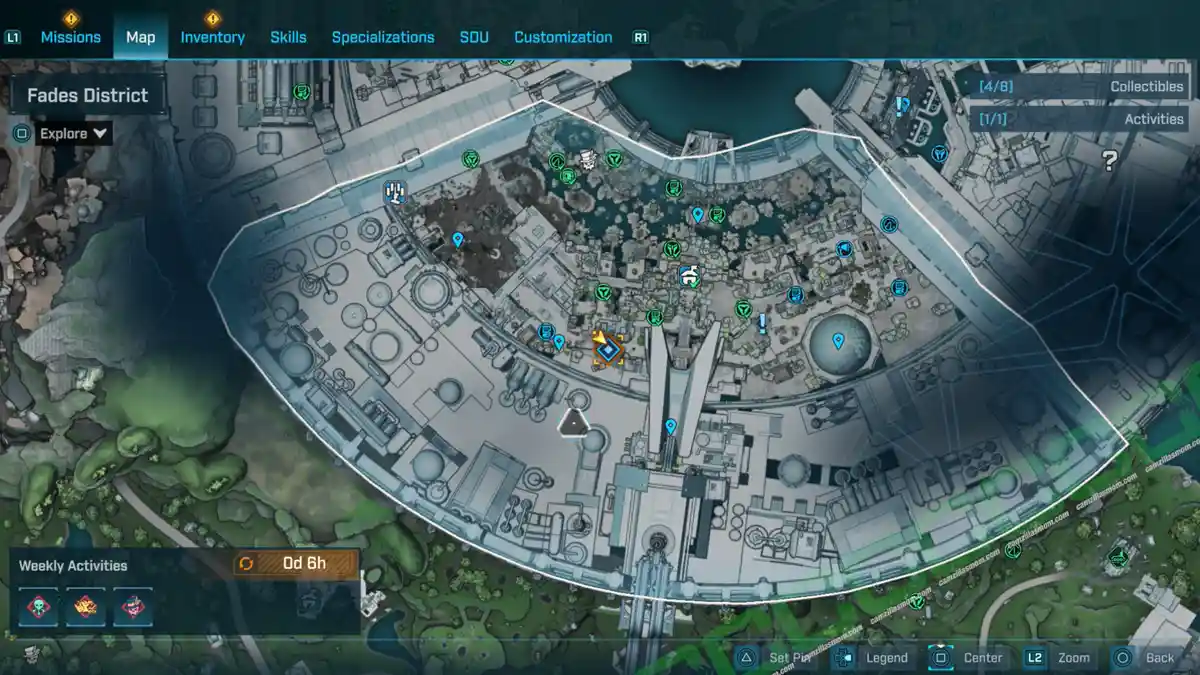The height and width of the screenshot is (675, 1200).
Task: Center the map view
Action: (968, 657)
